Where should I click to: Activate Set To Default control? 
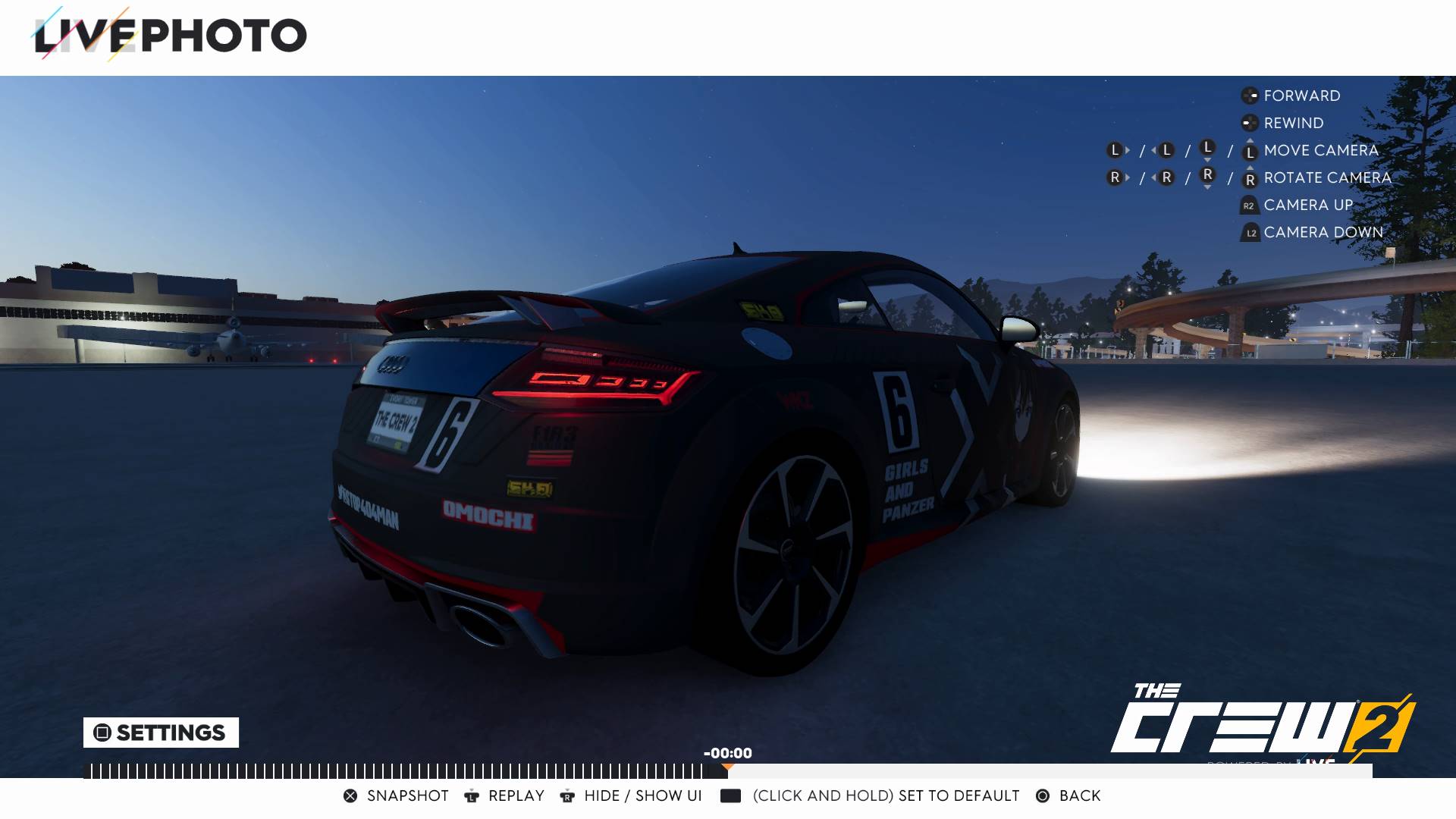point(730,795)
